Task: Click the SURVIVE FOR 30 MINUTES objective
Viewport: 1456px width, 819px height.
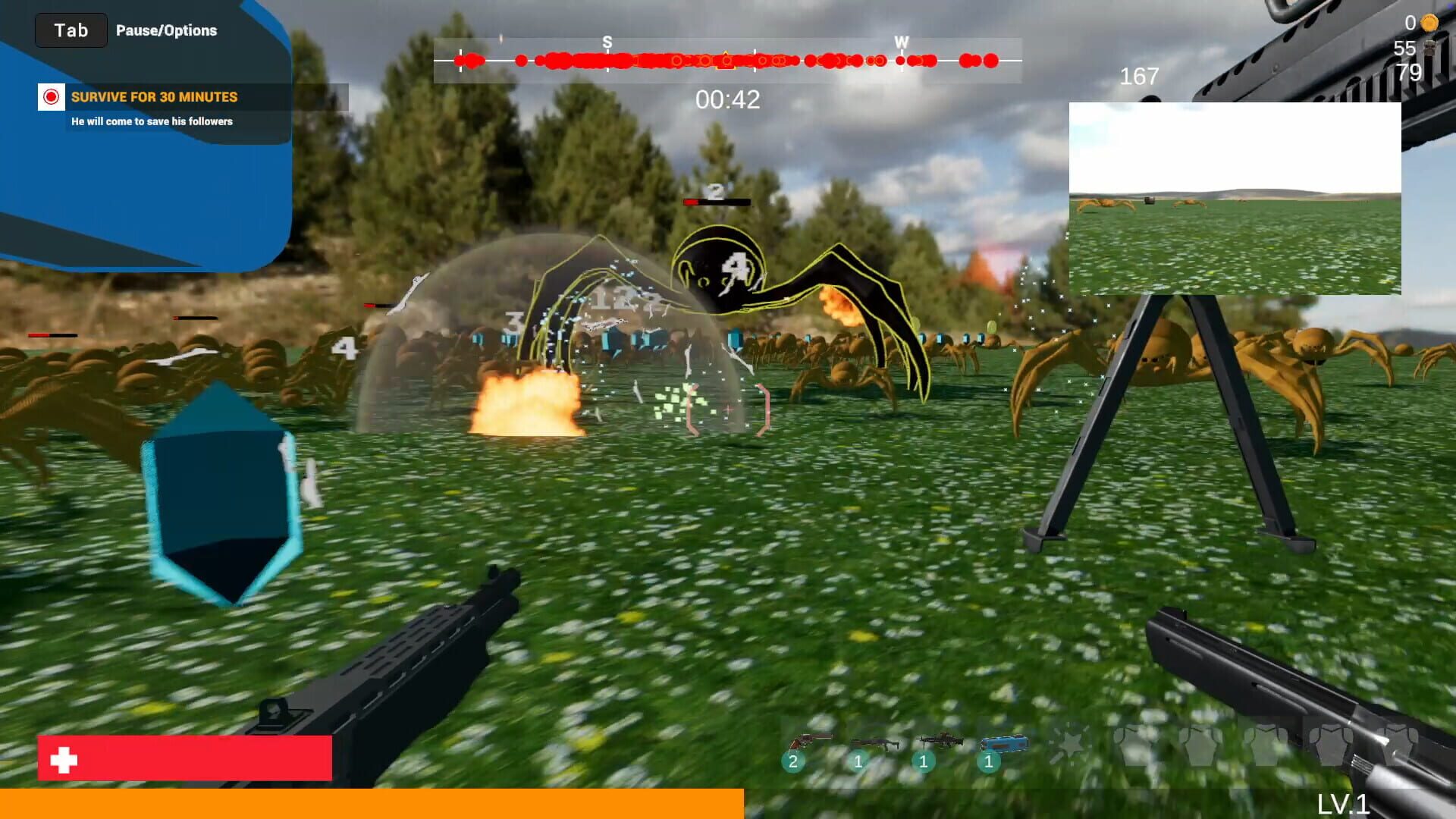Action: coord(154,97)
